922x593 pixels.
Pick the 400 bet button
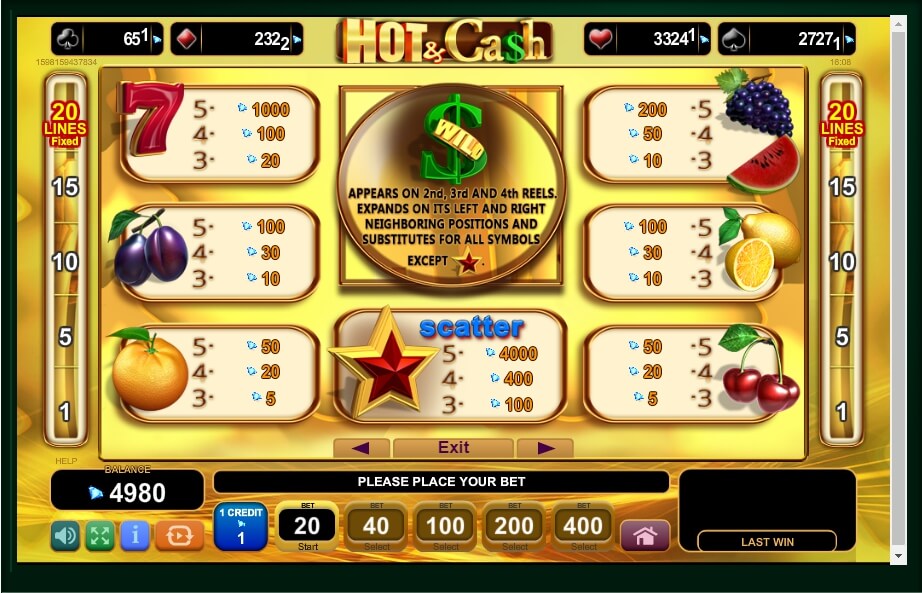pyautogui.click(x=583, y=527)
